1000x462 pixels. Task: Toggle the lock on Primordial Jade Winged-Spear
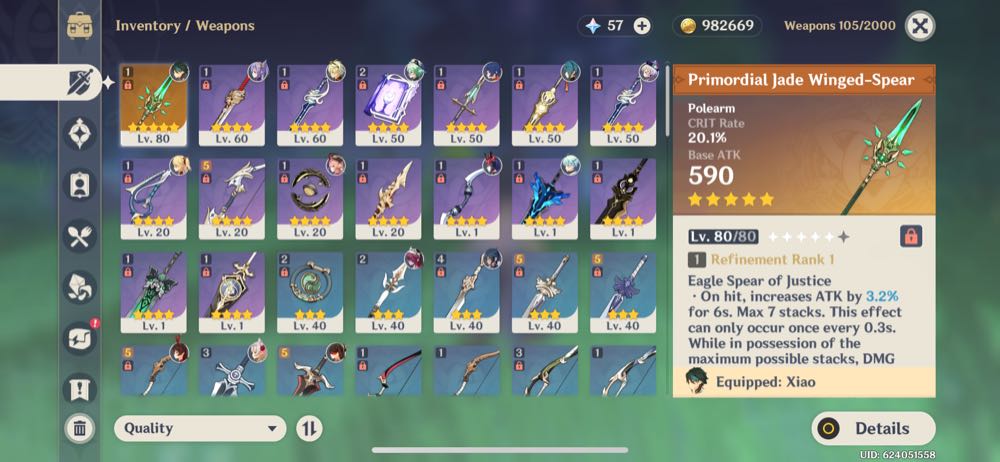pyautogui.click(x=910, y=236)
